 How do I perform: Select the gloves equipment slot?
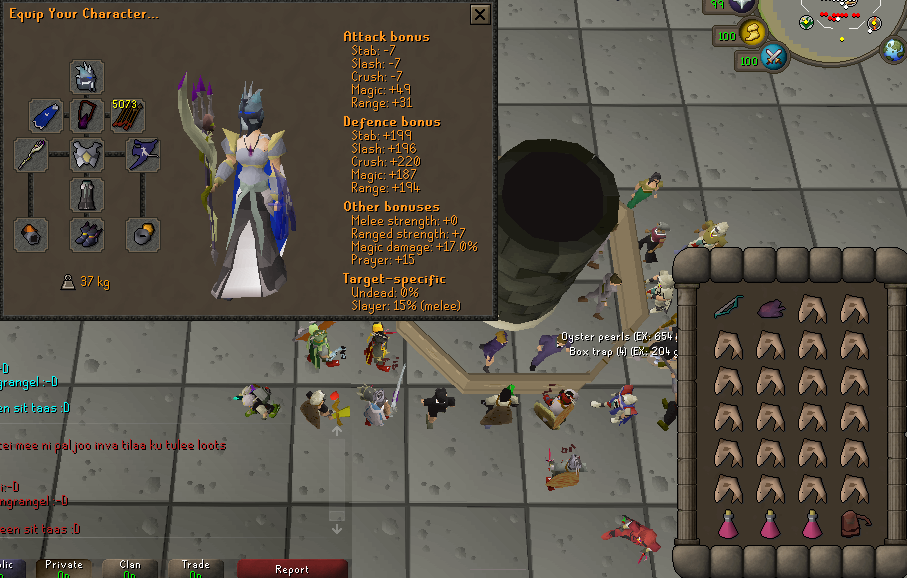pyautogui.click(x=32, y=235)
